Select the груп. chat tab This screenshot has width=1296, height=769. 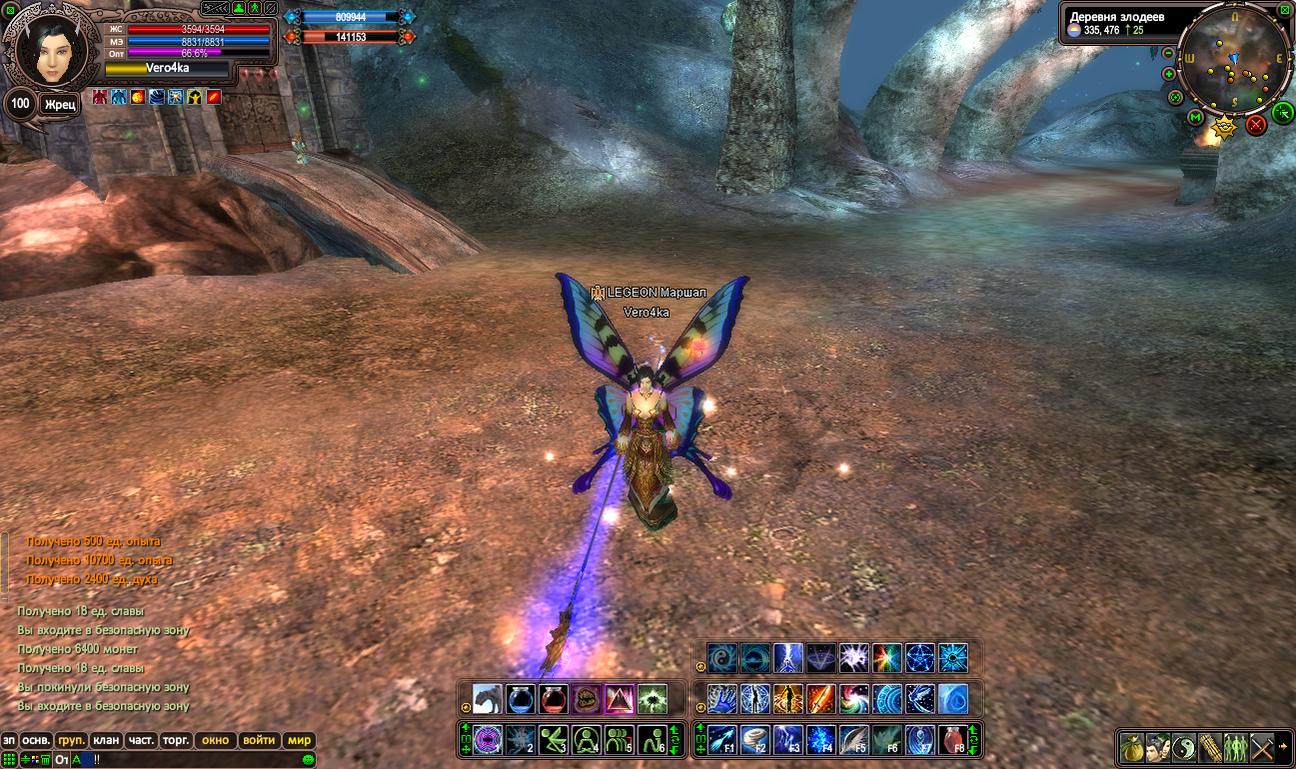tap(71, 741)
